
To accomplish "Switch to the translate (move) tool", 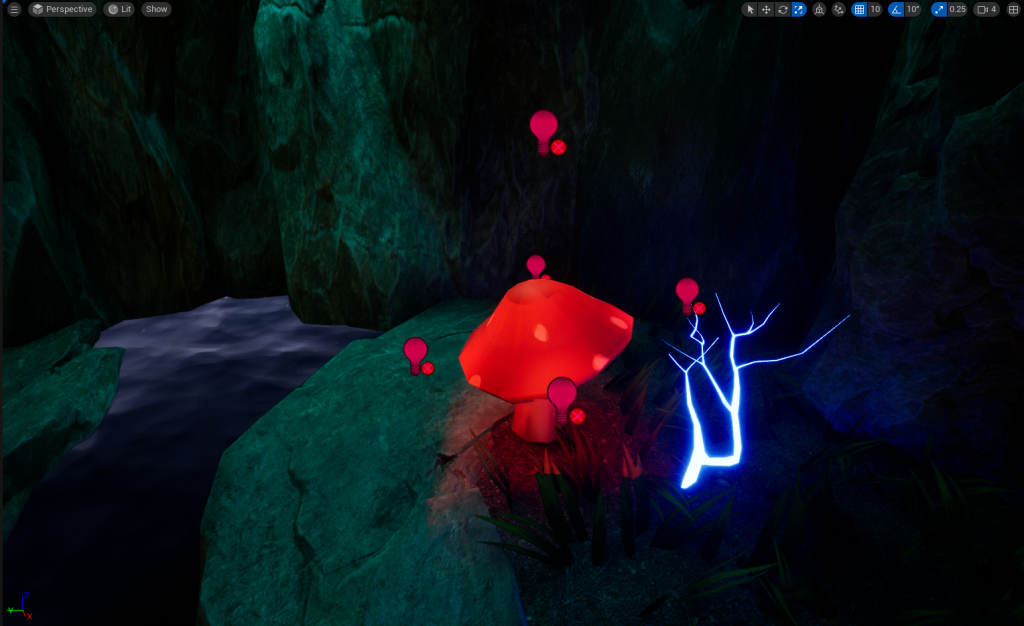I will tap(767, 9).
